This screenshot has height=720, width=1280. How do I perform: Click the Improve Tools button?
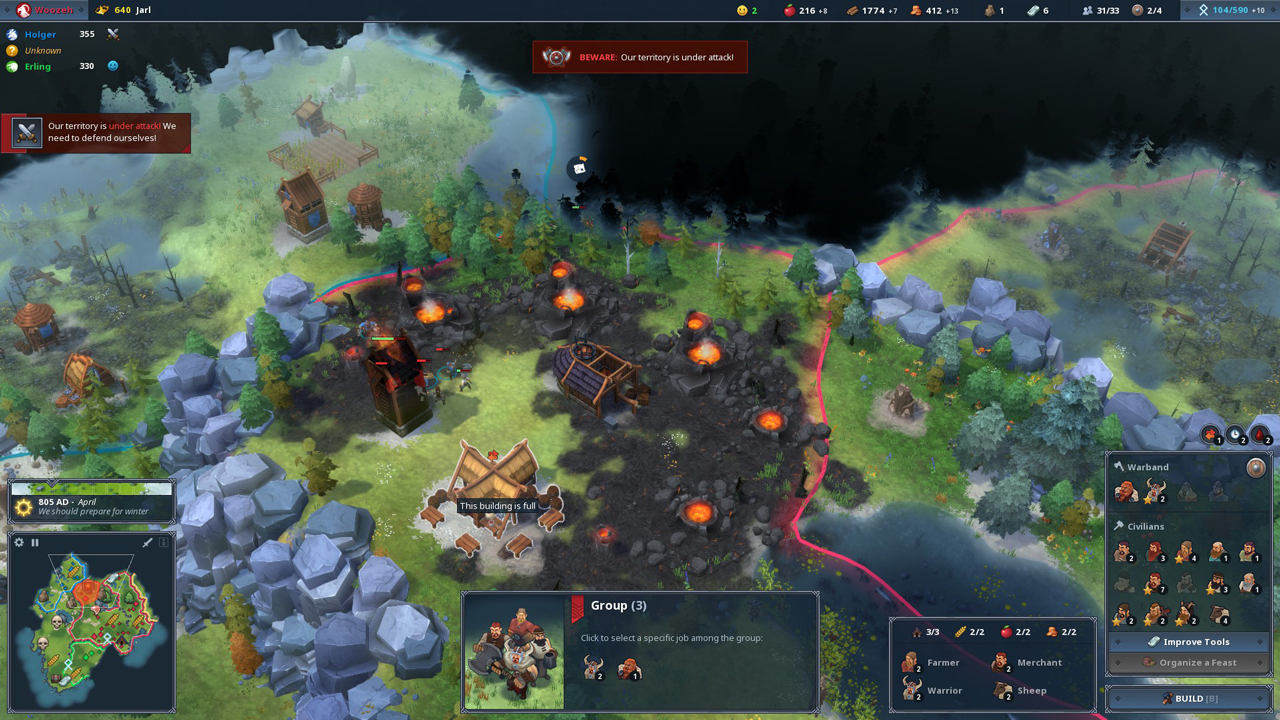[x=1188, y=642]
